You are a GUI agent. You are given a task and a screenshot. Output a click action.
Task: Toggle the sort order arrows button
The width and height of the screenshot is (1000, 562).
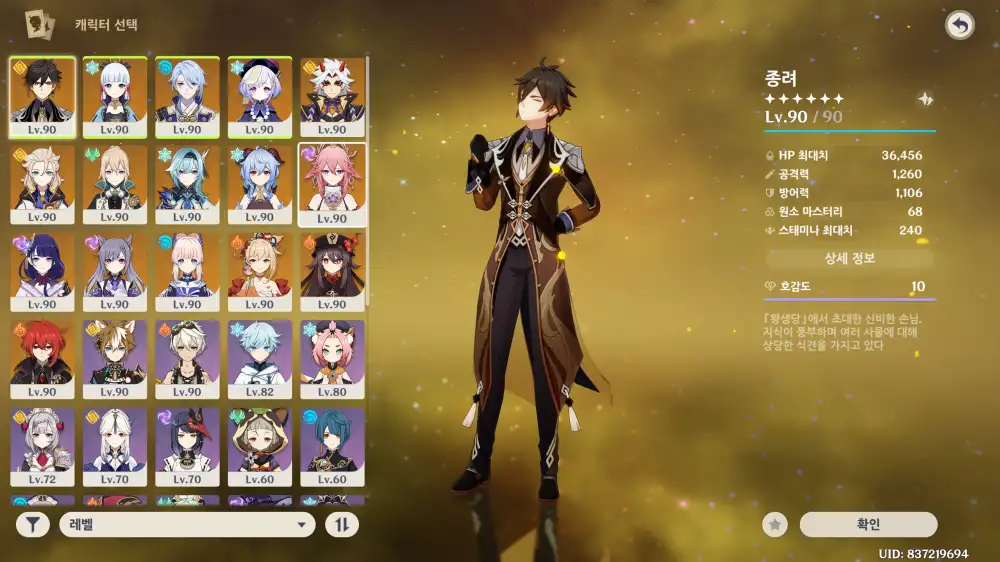click(x=342, y=524)
